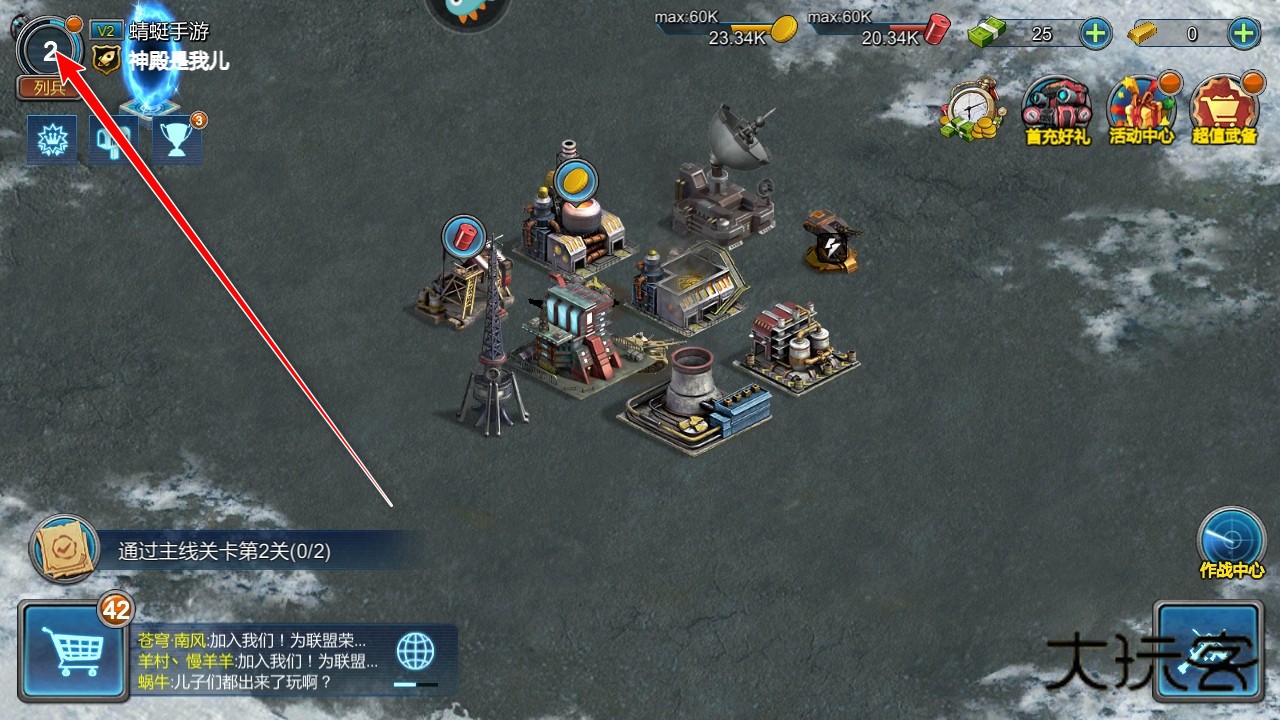Click the globe world channel icon
Viewport: 1280px width, 720px height.
[x=416, y=651]
